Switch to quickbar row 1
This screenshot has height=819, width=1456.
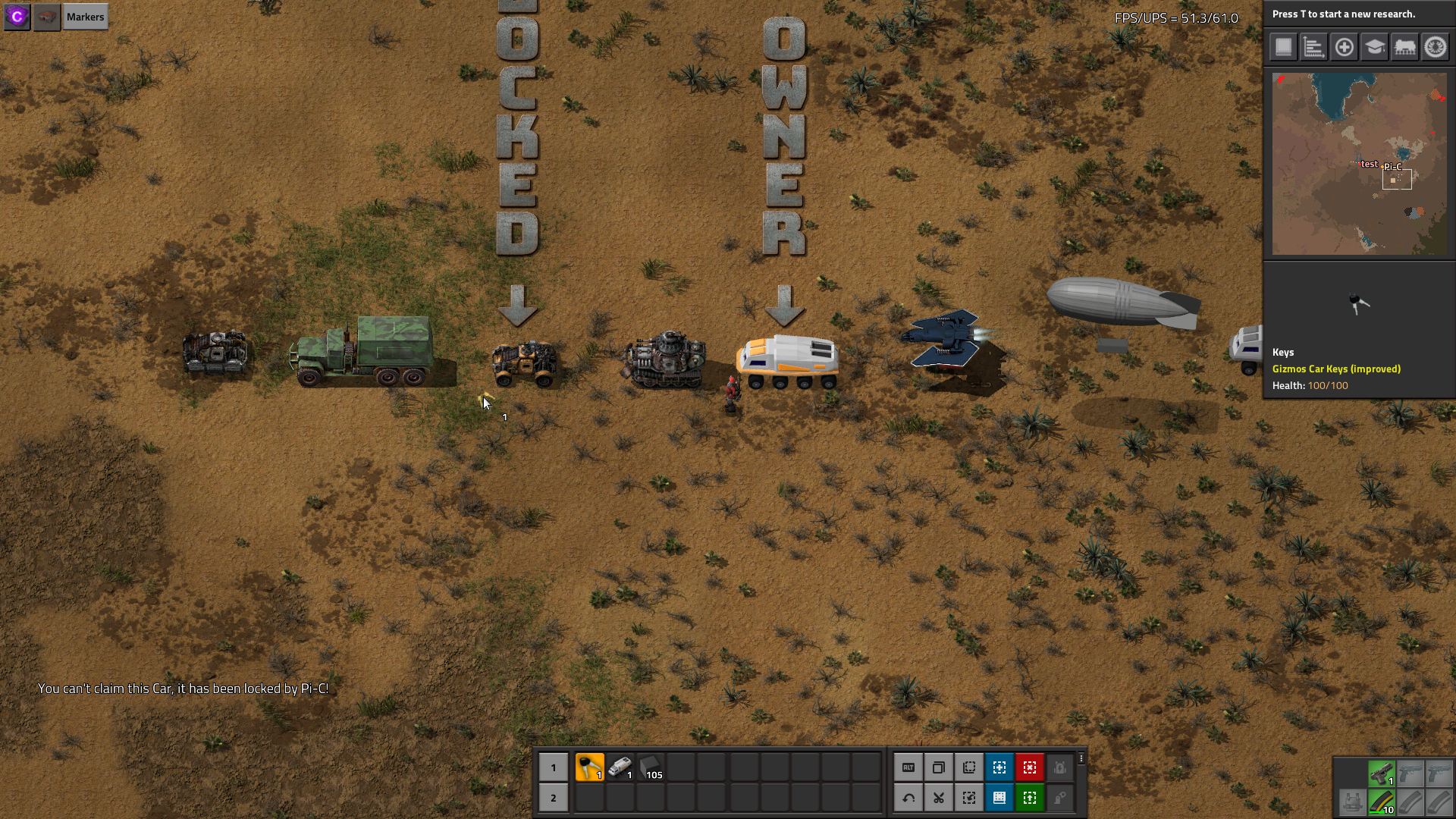pyautogui.click(x=553, y=767)
